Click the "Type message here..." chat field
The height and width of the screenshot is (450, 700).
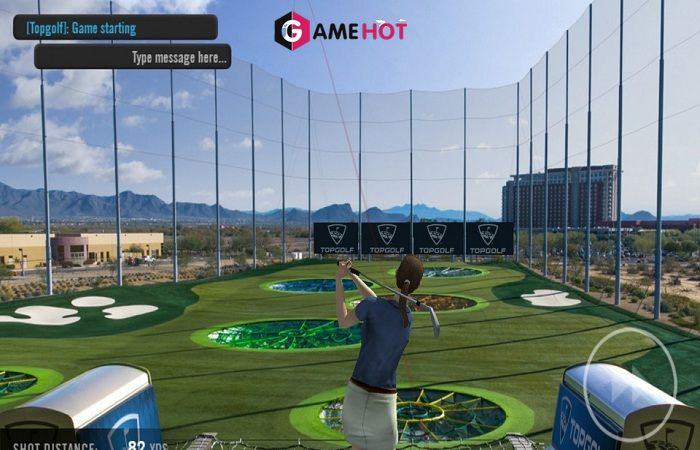click(x=132, y=57)
